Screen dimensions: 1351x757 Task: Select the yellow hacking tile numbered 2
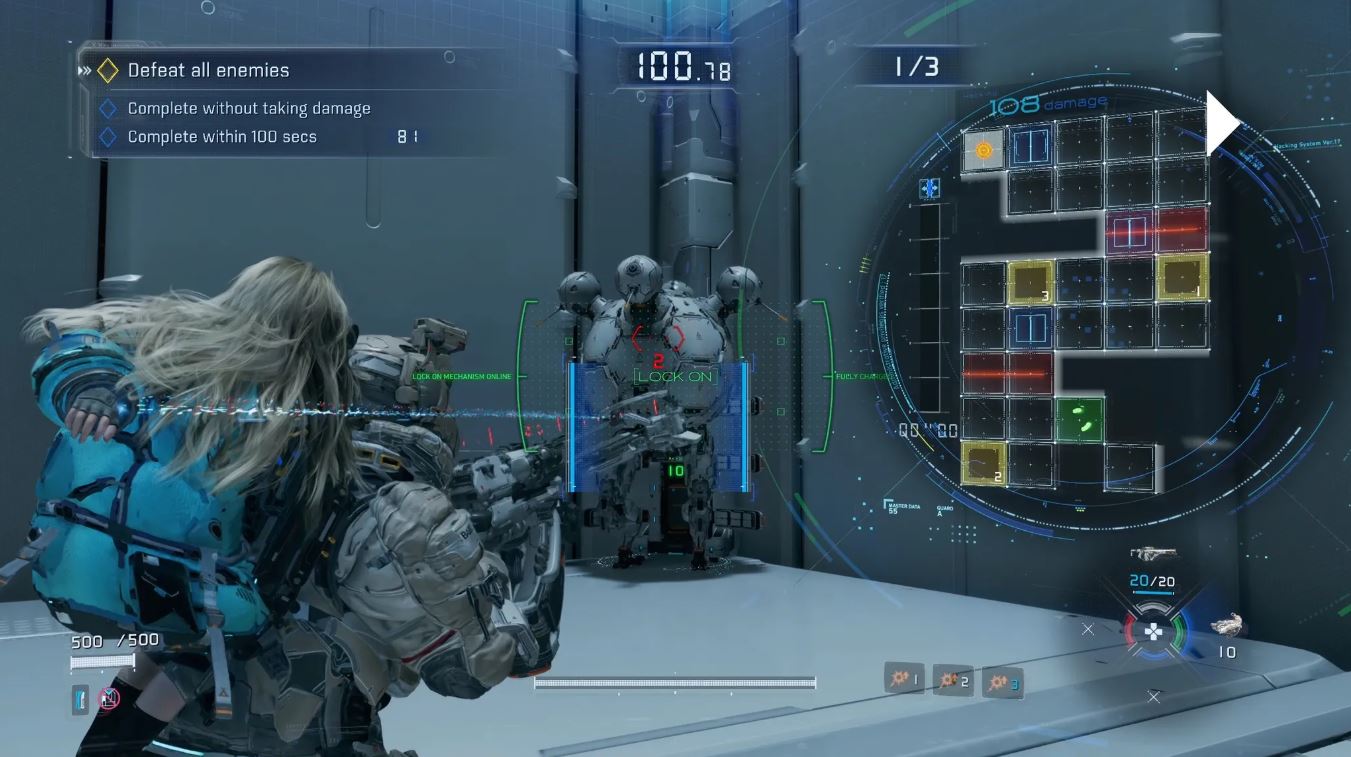[x=984, y=464]
